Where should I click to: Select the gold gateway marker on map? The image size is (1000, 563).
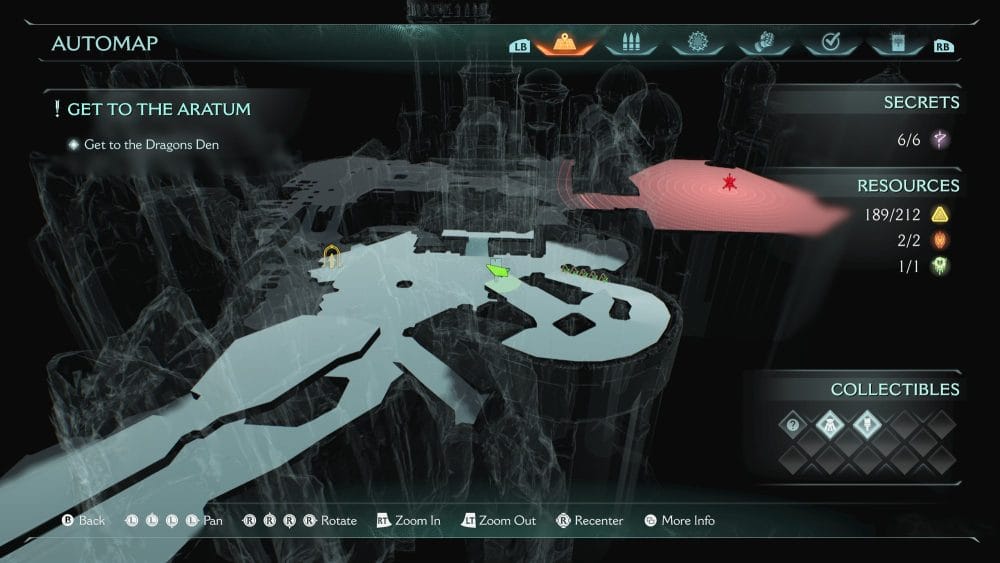click(x=333, y=258)
